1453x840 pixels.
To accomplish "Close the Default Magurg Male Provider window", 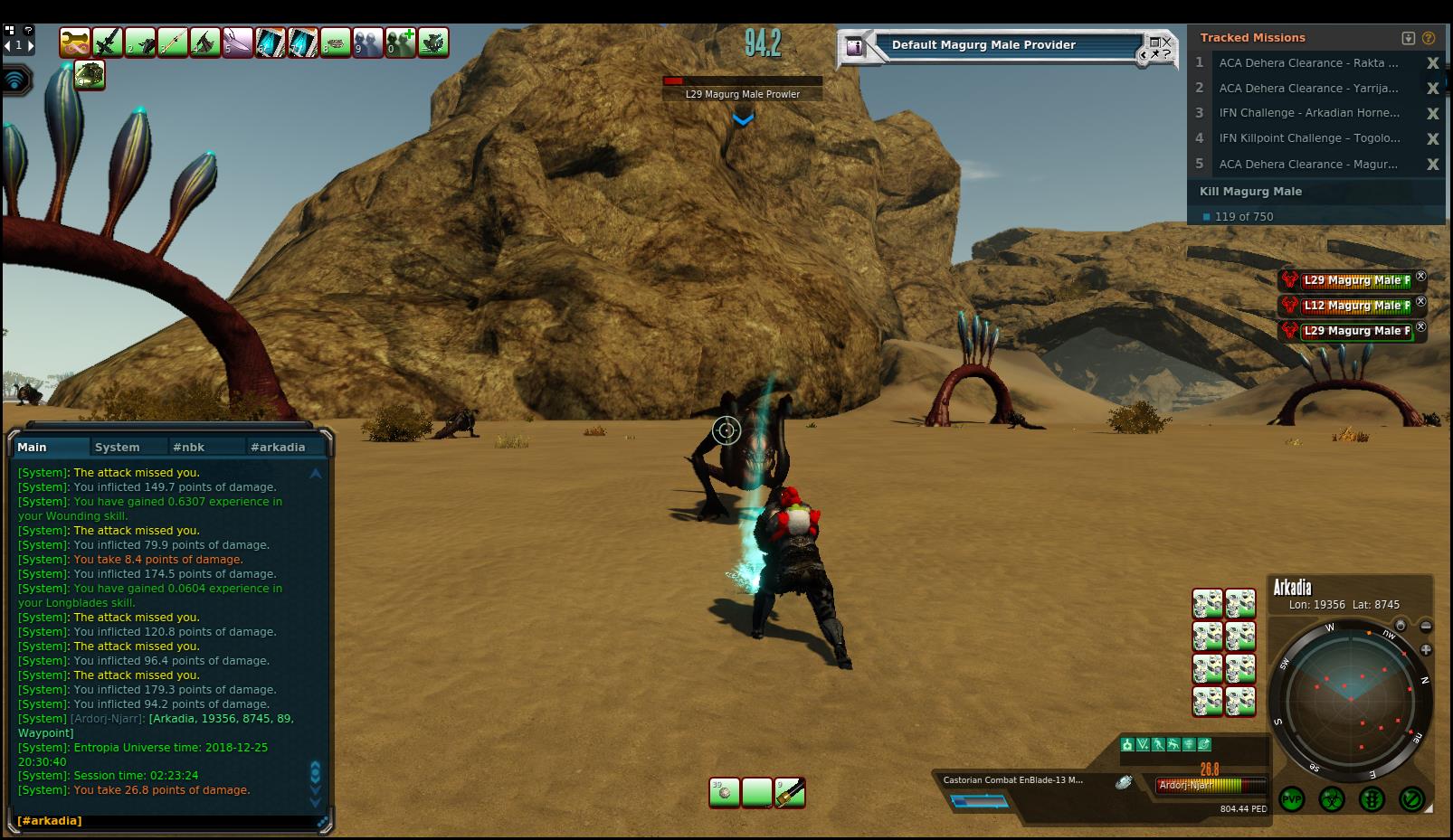I will coord(1166,42).
